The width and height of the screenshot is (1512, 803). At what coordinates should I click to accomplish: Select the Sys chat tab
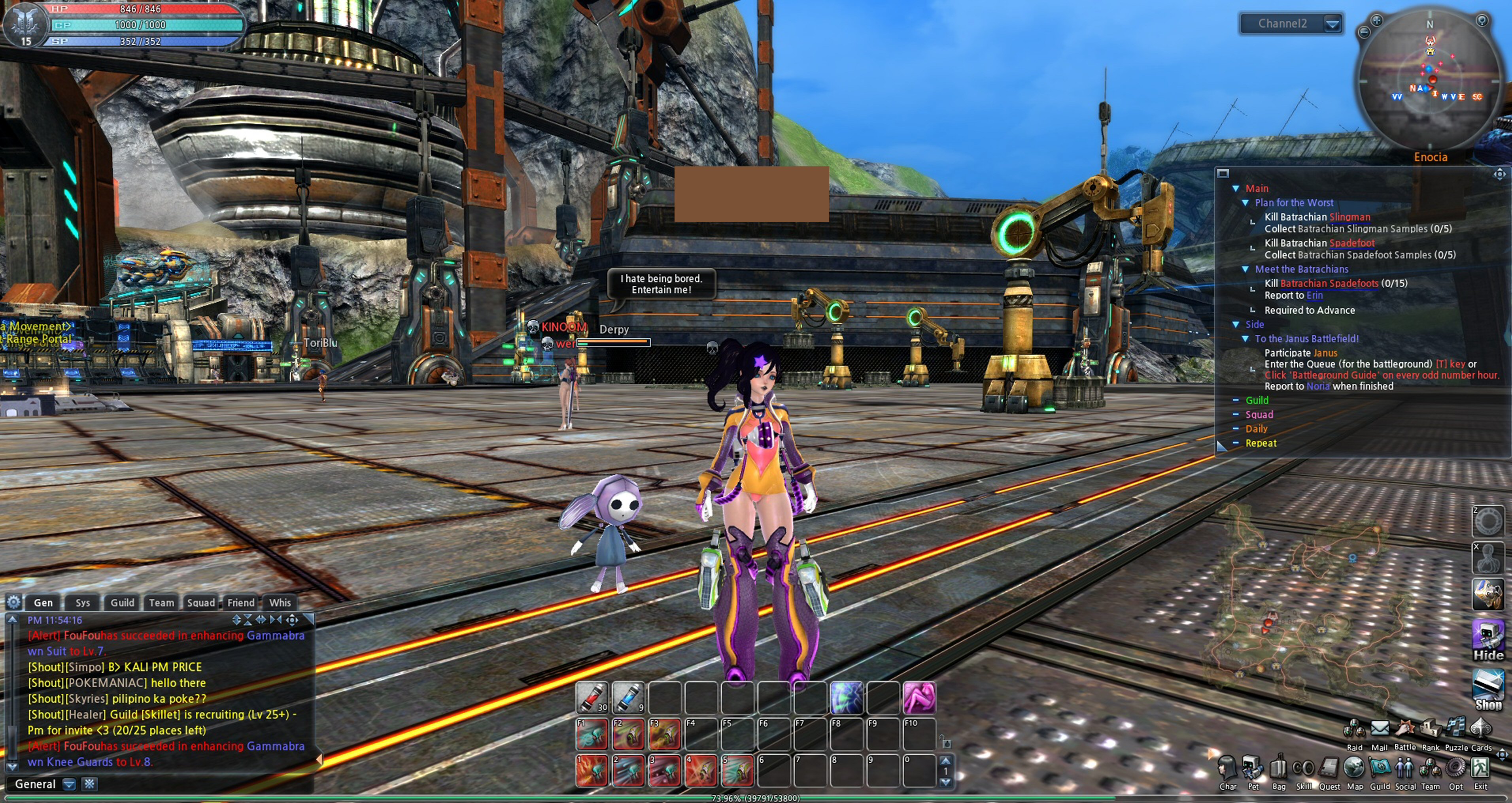click(x=83, y=602)
